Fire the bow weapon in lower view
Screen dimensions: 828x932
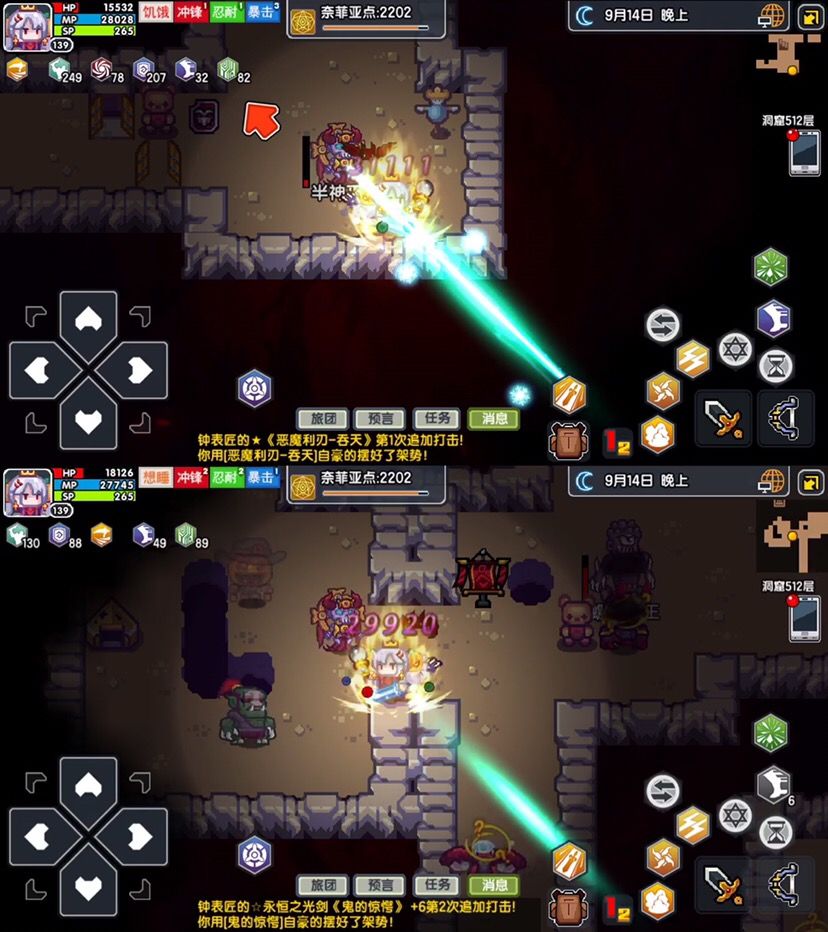(x=785, y=883)
